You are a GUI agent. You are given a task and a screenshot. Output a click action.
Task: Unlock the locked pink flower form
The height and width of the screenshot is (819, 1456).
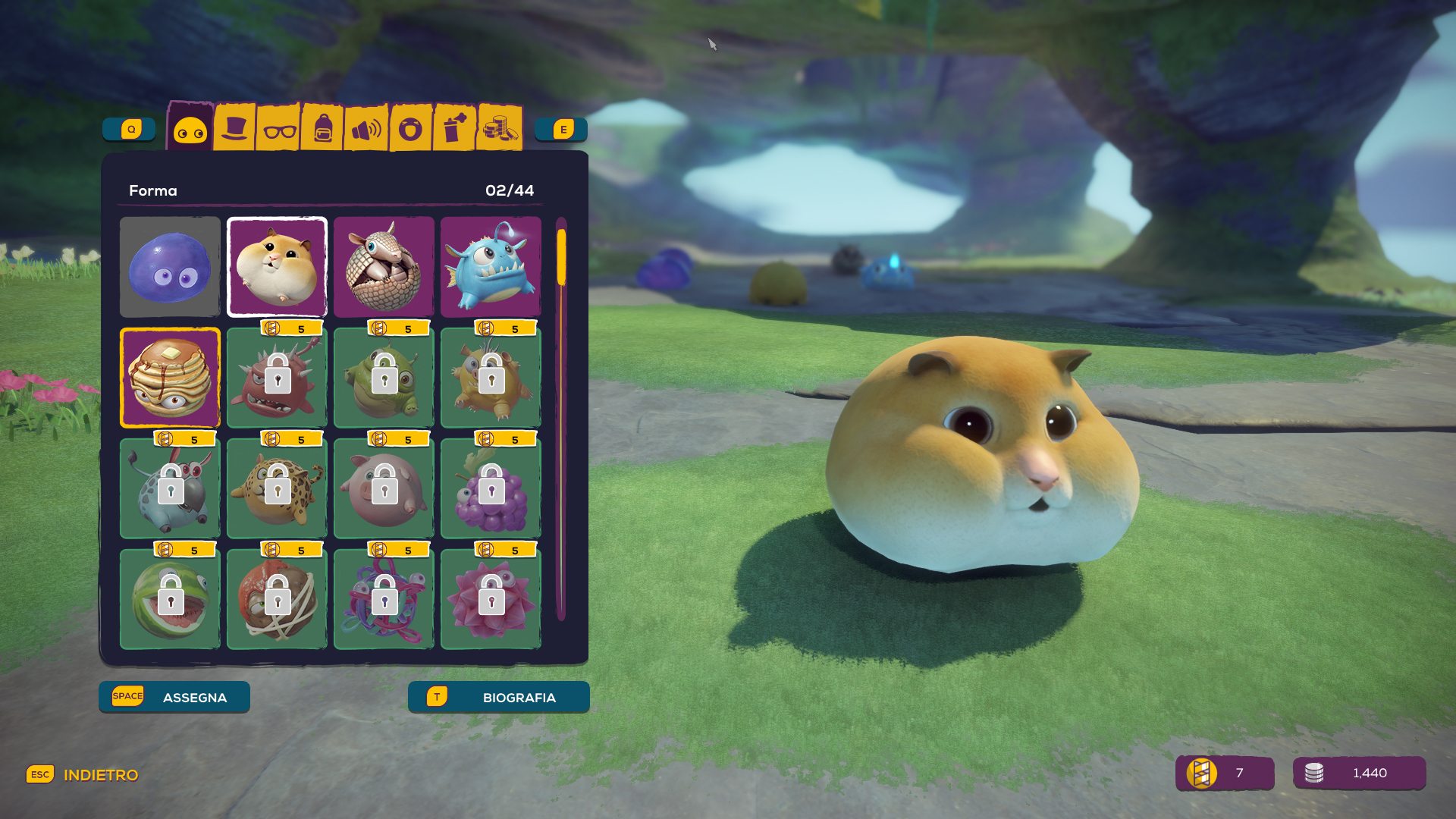(491, 599)
